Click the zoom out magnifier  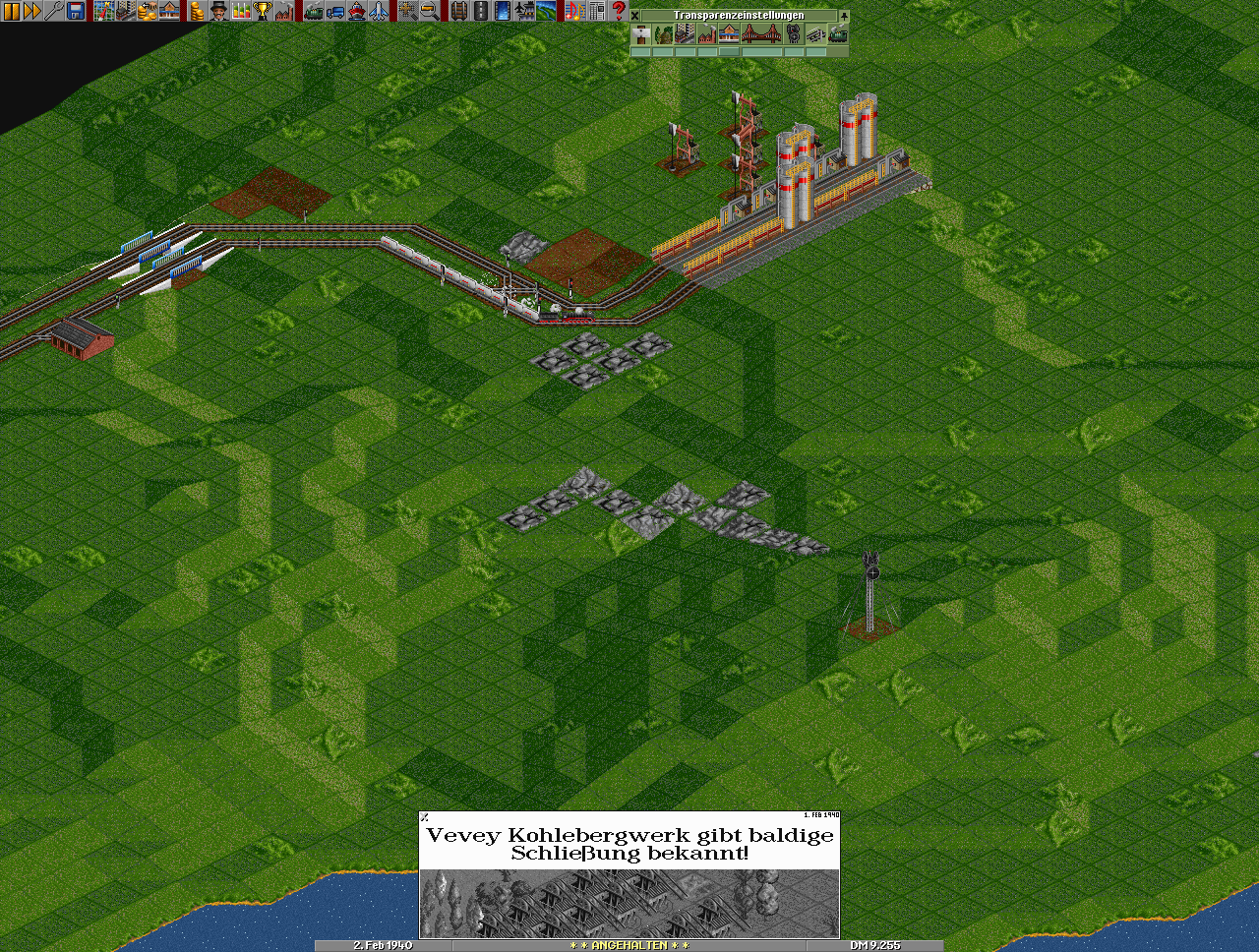[x=429, y=11]
